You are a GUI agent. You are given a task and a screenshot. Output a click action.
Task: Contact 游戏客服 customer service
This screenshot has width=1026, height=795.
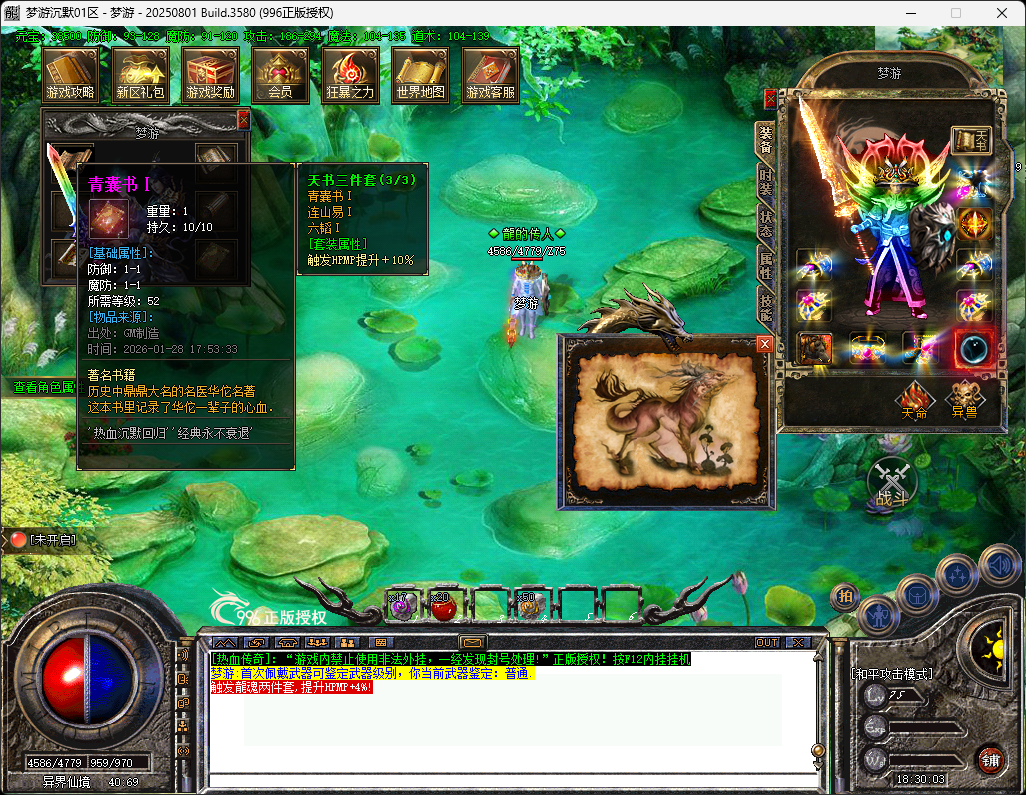(490, 74)
